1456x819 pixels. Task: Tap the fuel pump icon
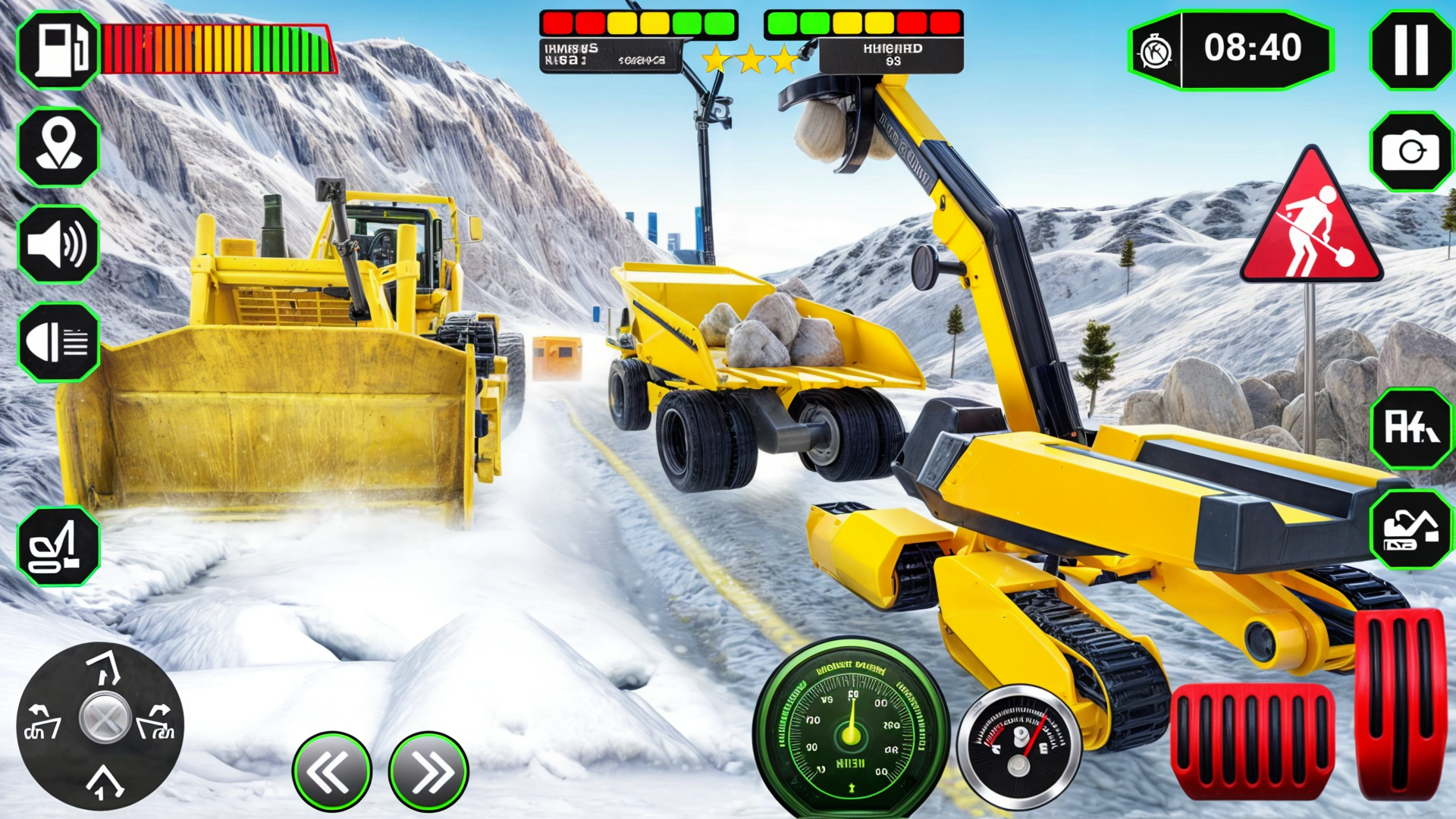pyautogui.click(x=58, y=50)
